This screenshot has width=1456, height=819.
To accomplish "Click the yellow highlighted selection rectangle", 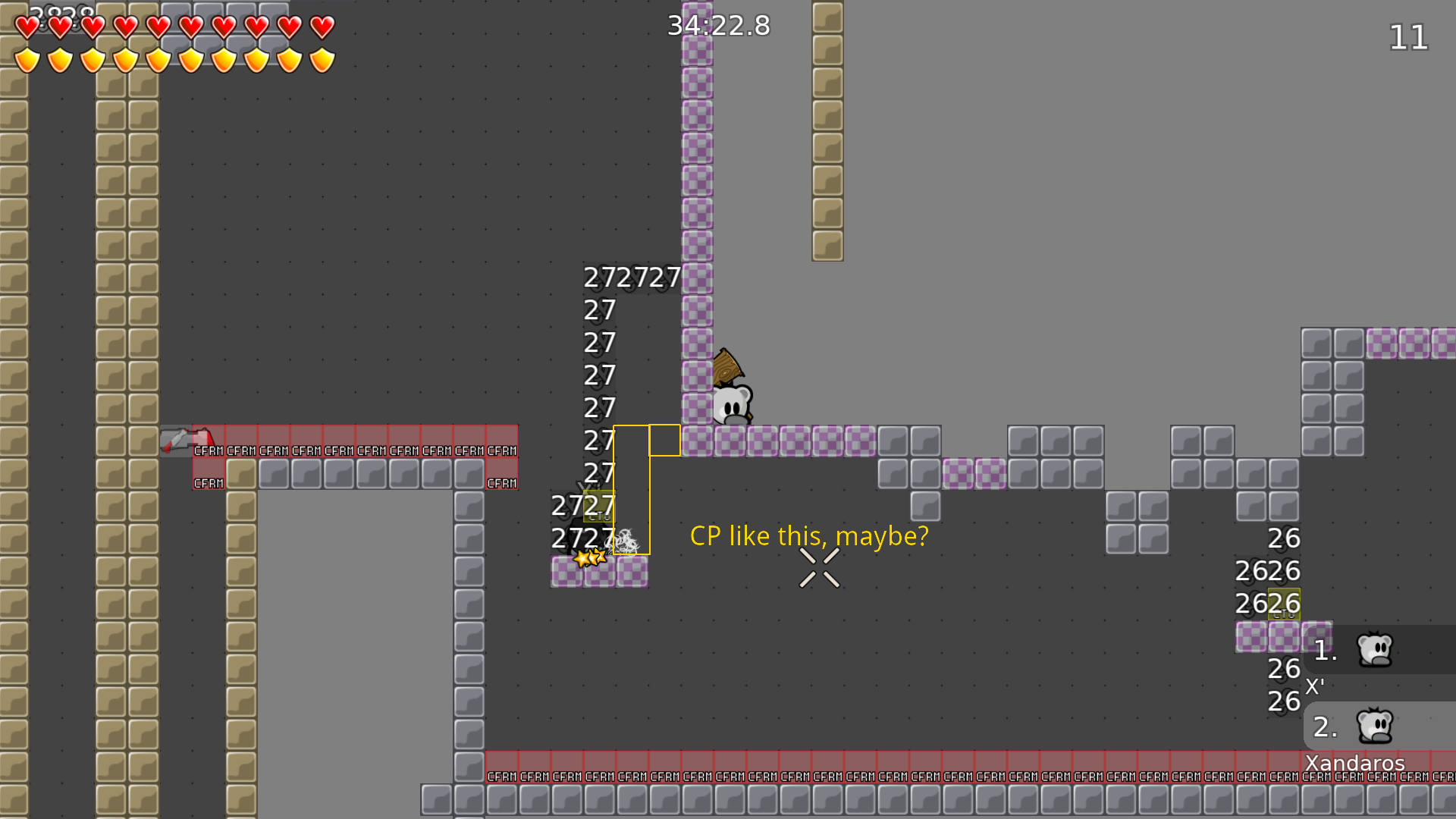I will (632, 489).
